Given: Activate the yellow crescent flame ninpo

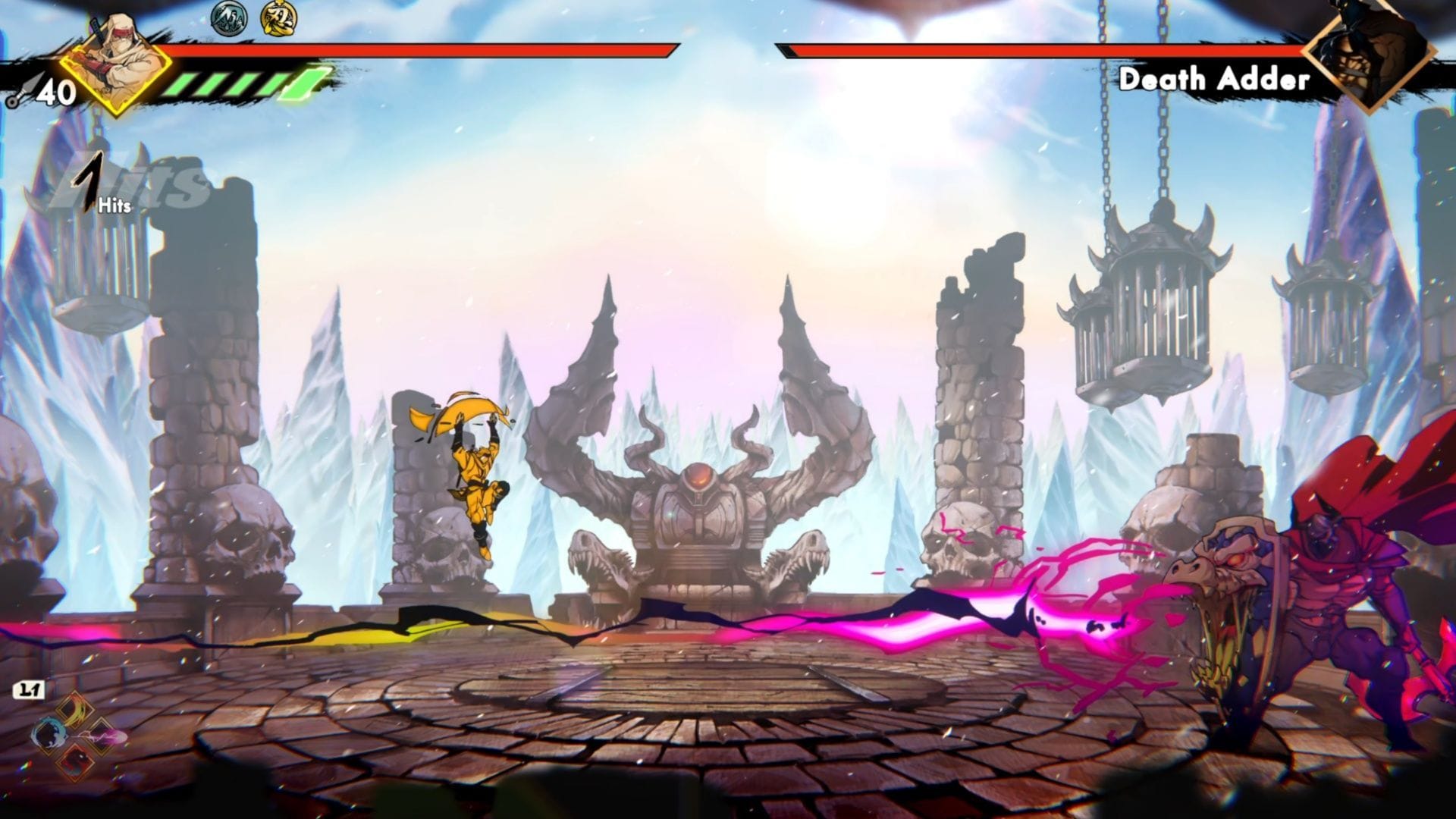Looking at the screenshot, I should pyautogui.click(x=76, y=711).
